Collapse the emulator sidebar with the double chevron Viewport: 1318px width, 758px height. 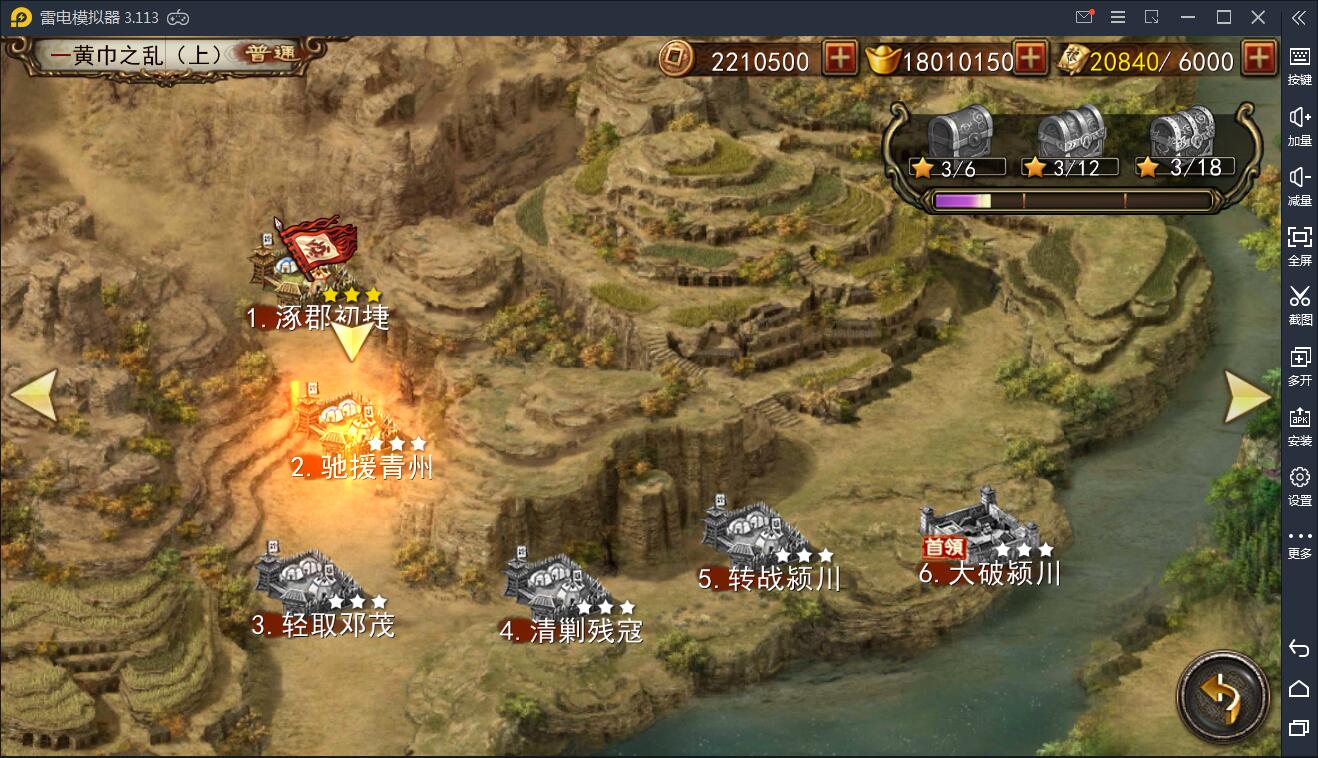click(1299, 17)
